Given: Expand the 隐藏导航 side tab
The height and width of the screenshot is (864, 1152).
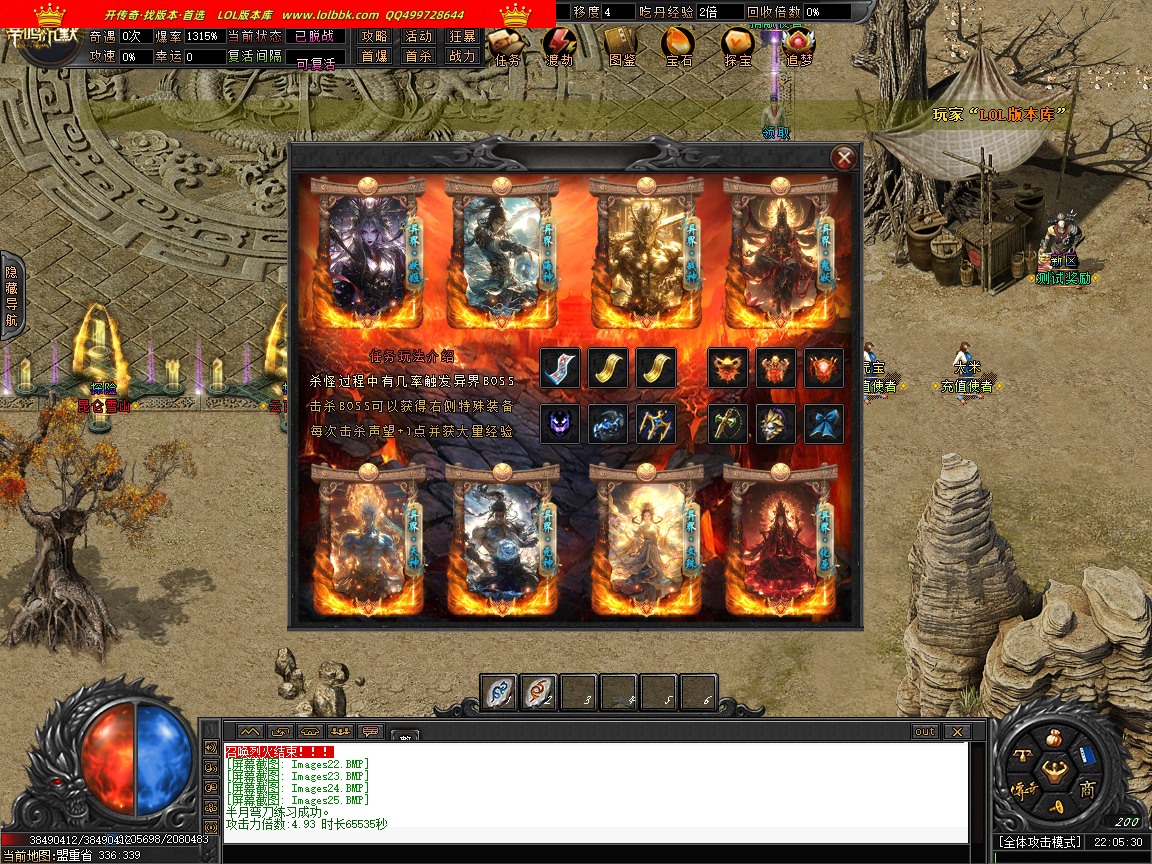Looking at the screenshot, I should pos(12,296).
